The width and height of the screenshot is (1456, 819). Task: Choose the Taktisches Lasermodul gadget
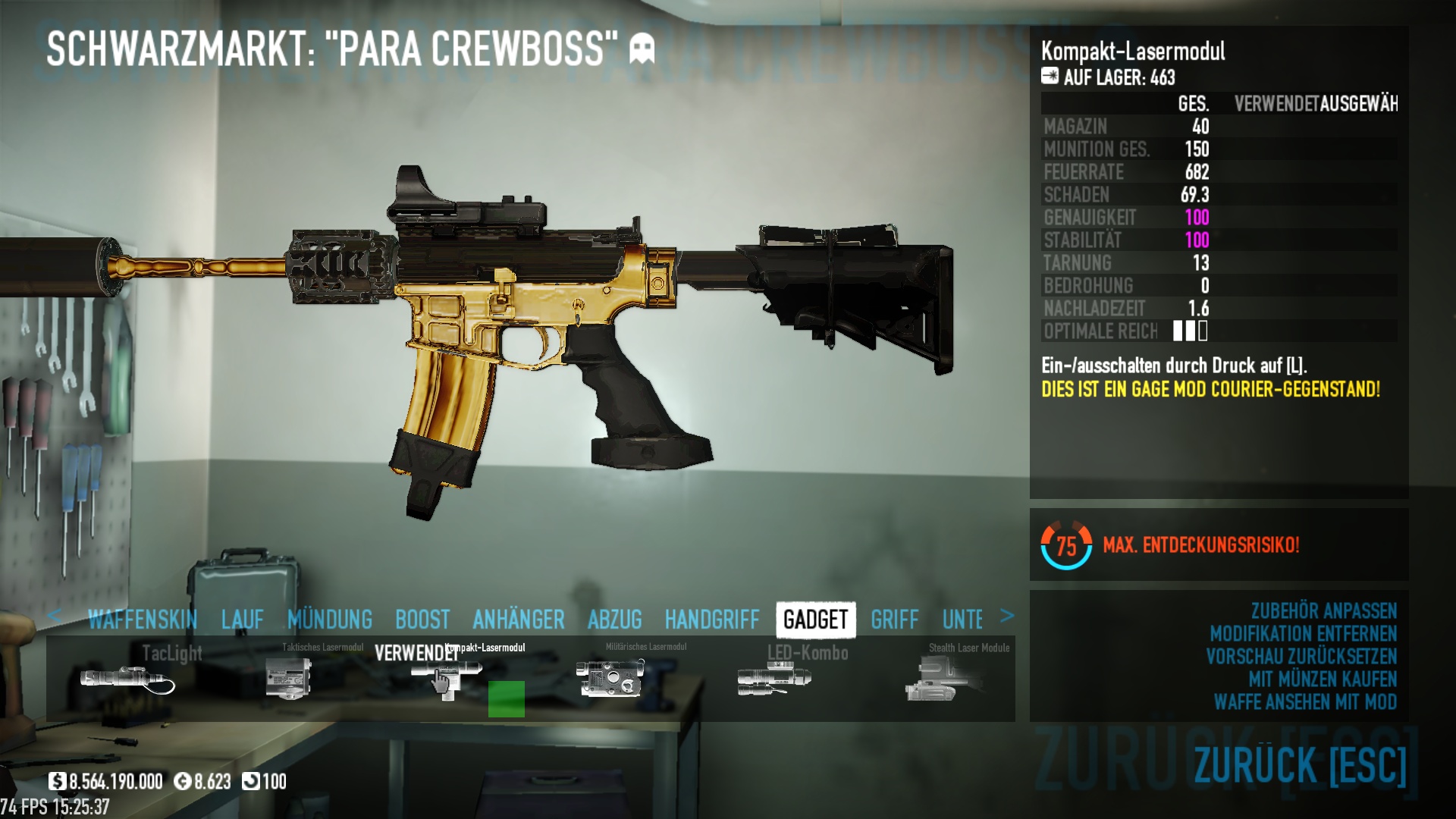[x=289, y=677]
